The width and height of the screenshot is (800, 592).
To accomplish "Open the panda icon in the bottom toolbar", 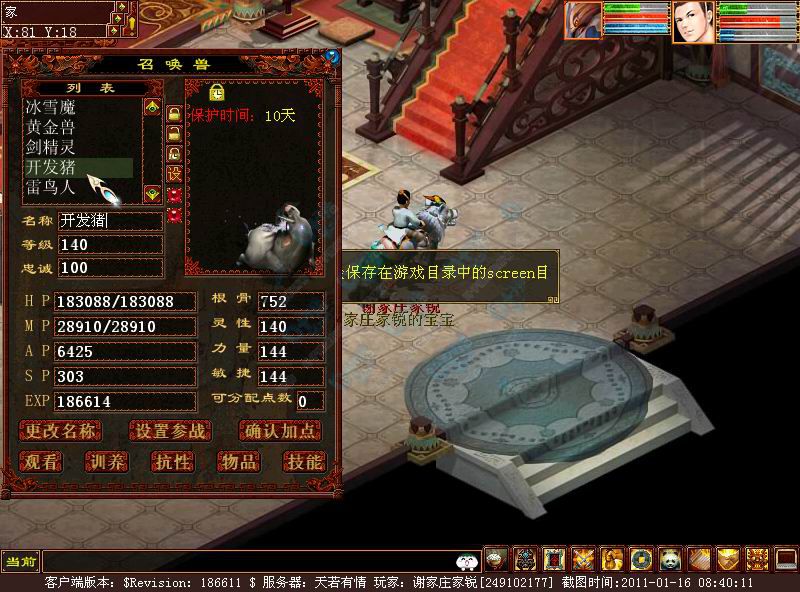I will click(670, 560).
